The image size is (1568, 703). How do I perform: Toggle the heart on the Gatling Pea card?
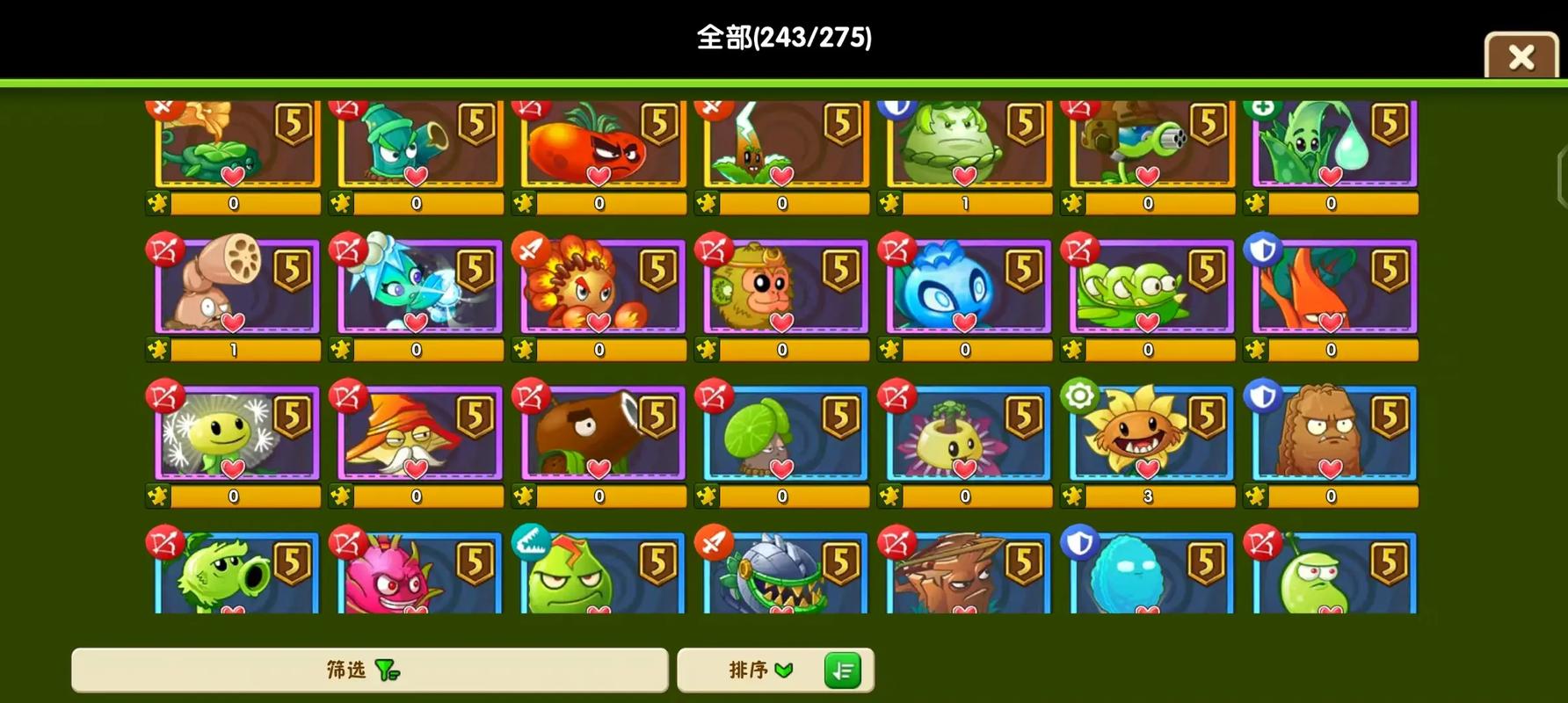tap(1146, 176)
